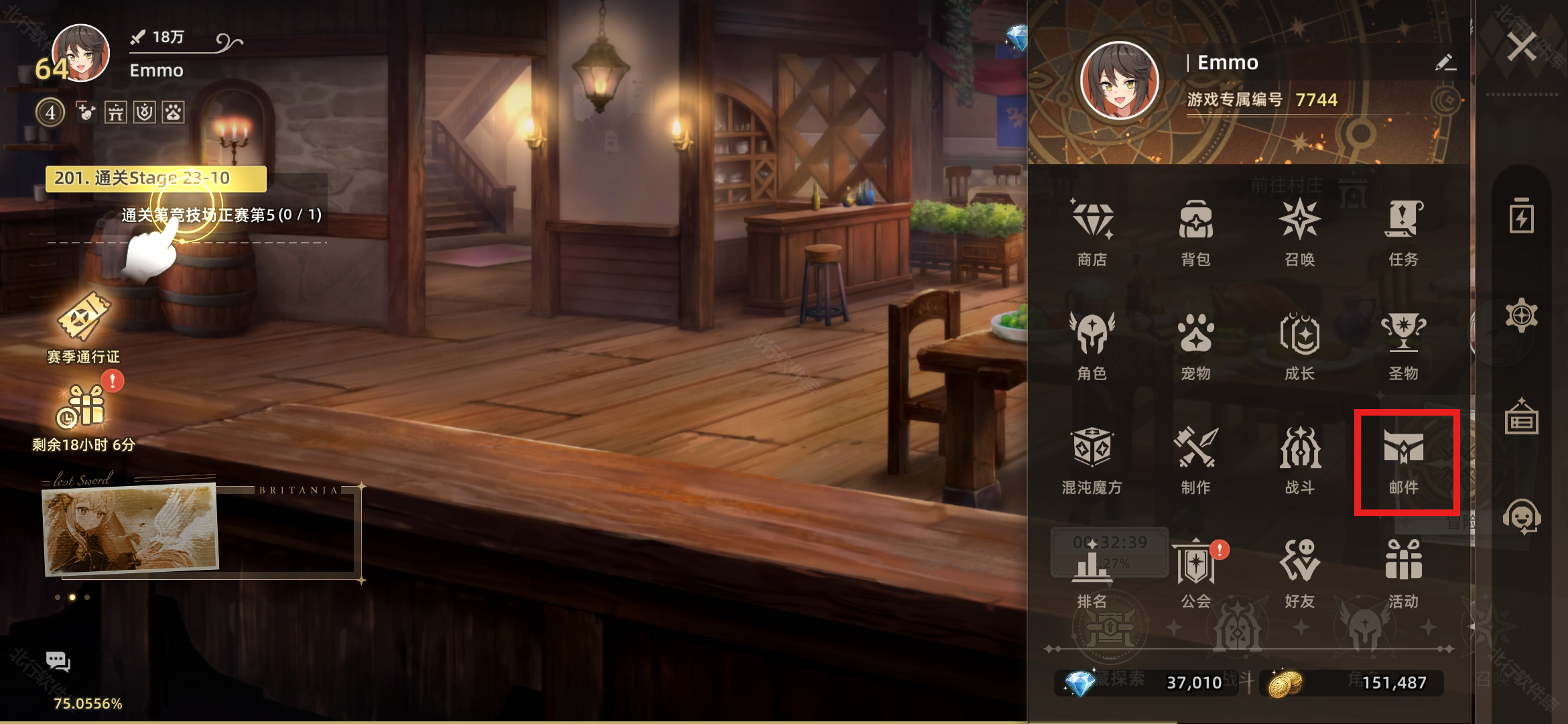The width and height of the screenshot is (1568, 724).
Task: Select the 圣物 relic trophy icon
Action: click(x=1404, y=345)
